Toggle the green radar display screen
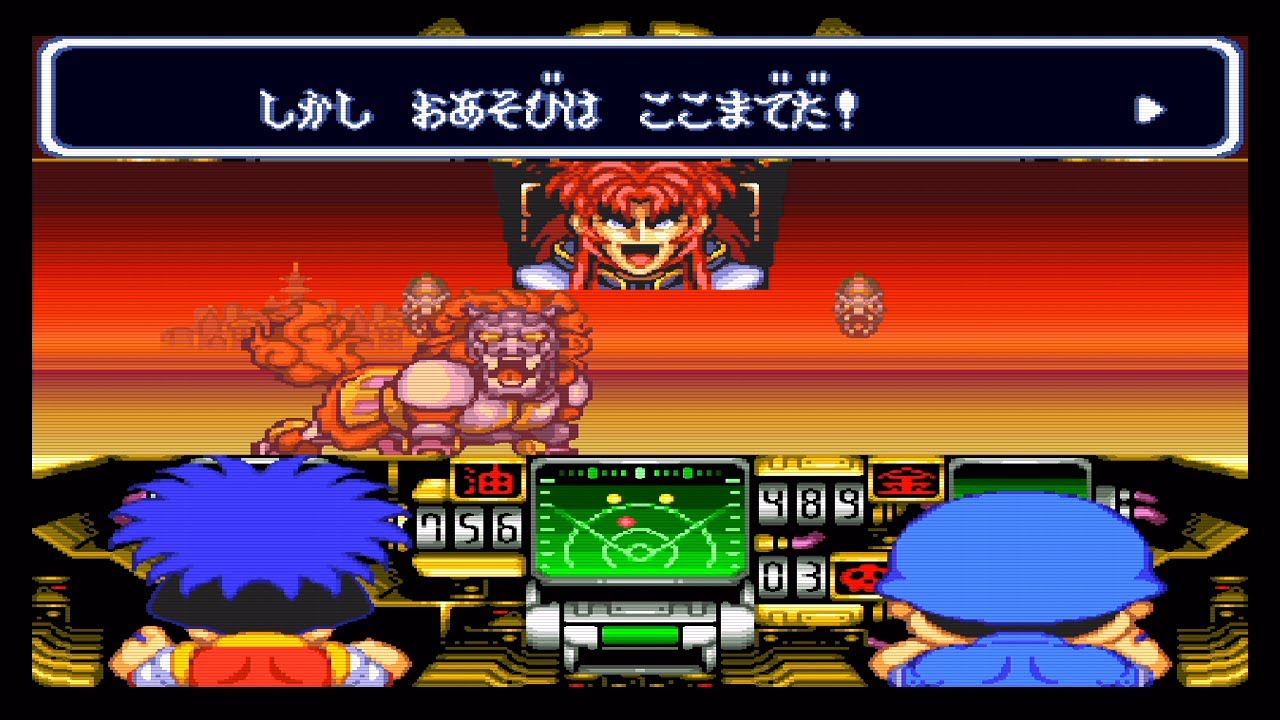 (643, 530)
